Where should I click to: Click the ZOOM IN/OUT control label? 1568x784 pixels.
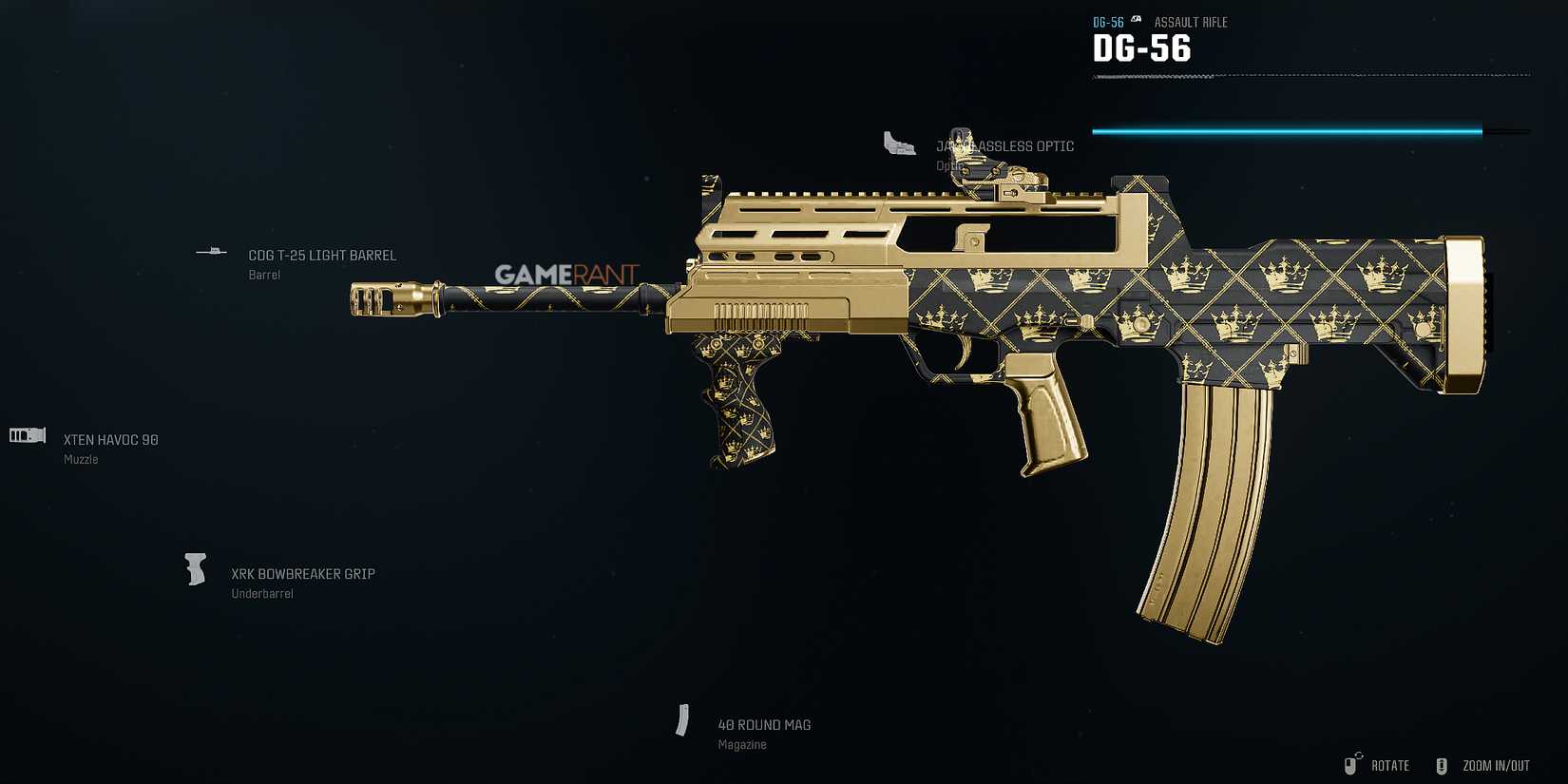coord(1496,765)
